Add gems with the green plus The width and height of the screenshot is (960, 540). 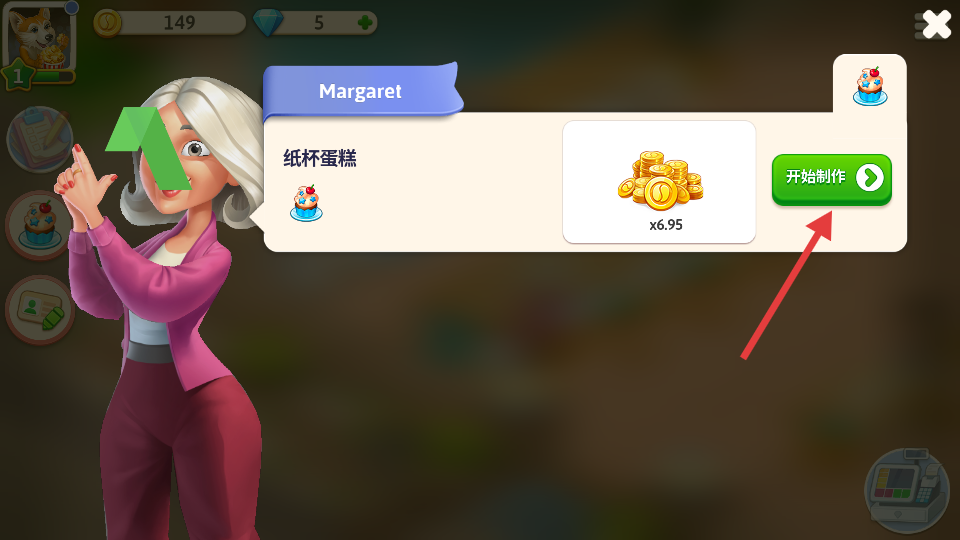pos(366,22)
